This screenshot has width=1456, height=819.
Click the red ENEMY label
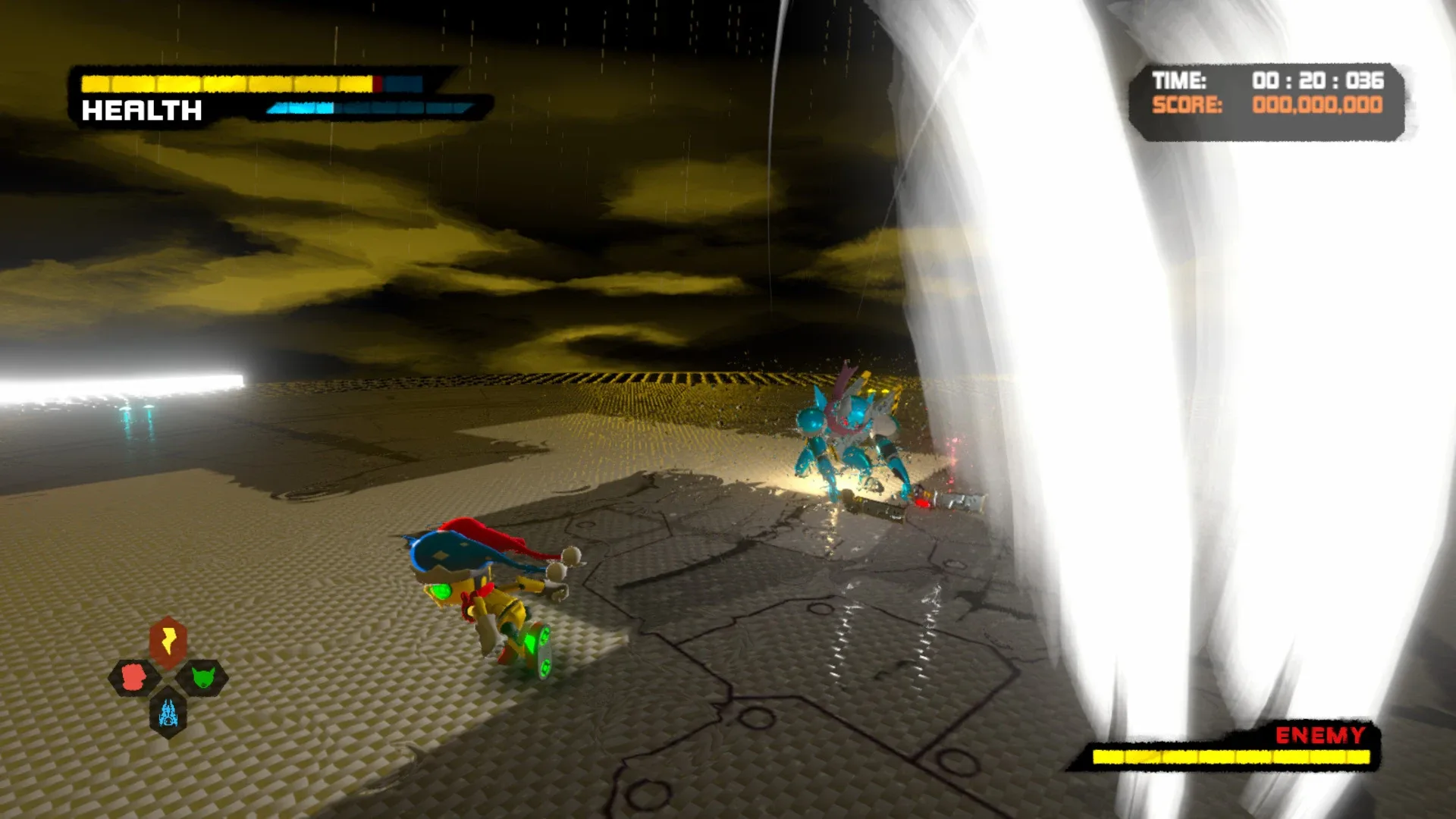point(1319,734)
